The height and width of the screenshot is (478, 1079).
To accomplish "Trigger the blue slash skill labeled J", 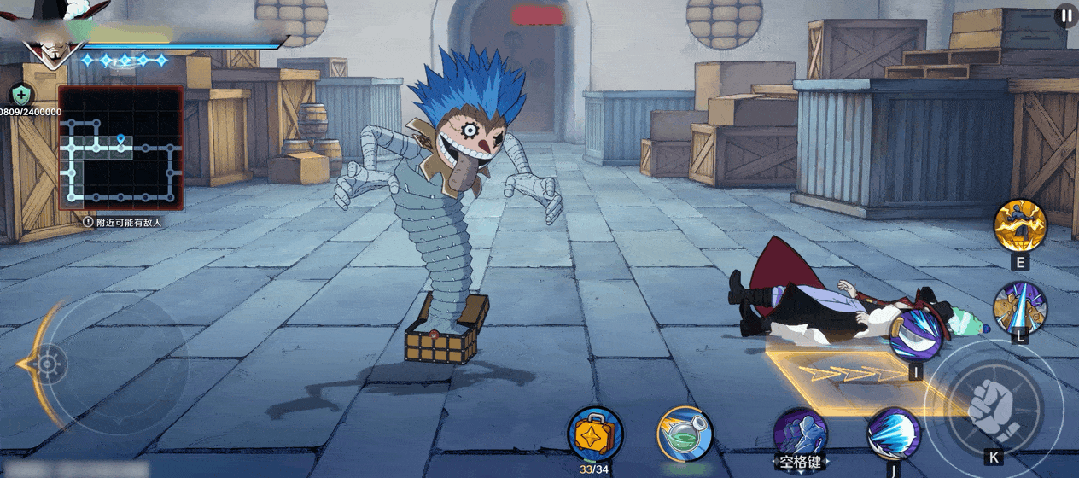I will [892, 434].
